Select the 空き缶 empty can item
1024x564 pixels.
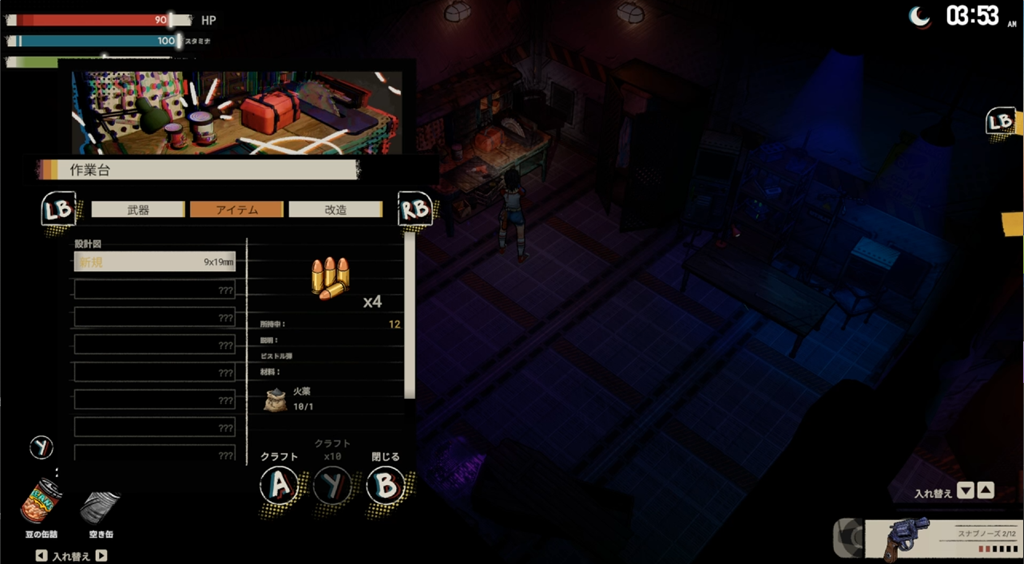tap(100, 508)
